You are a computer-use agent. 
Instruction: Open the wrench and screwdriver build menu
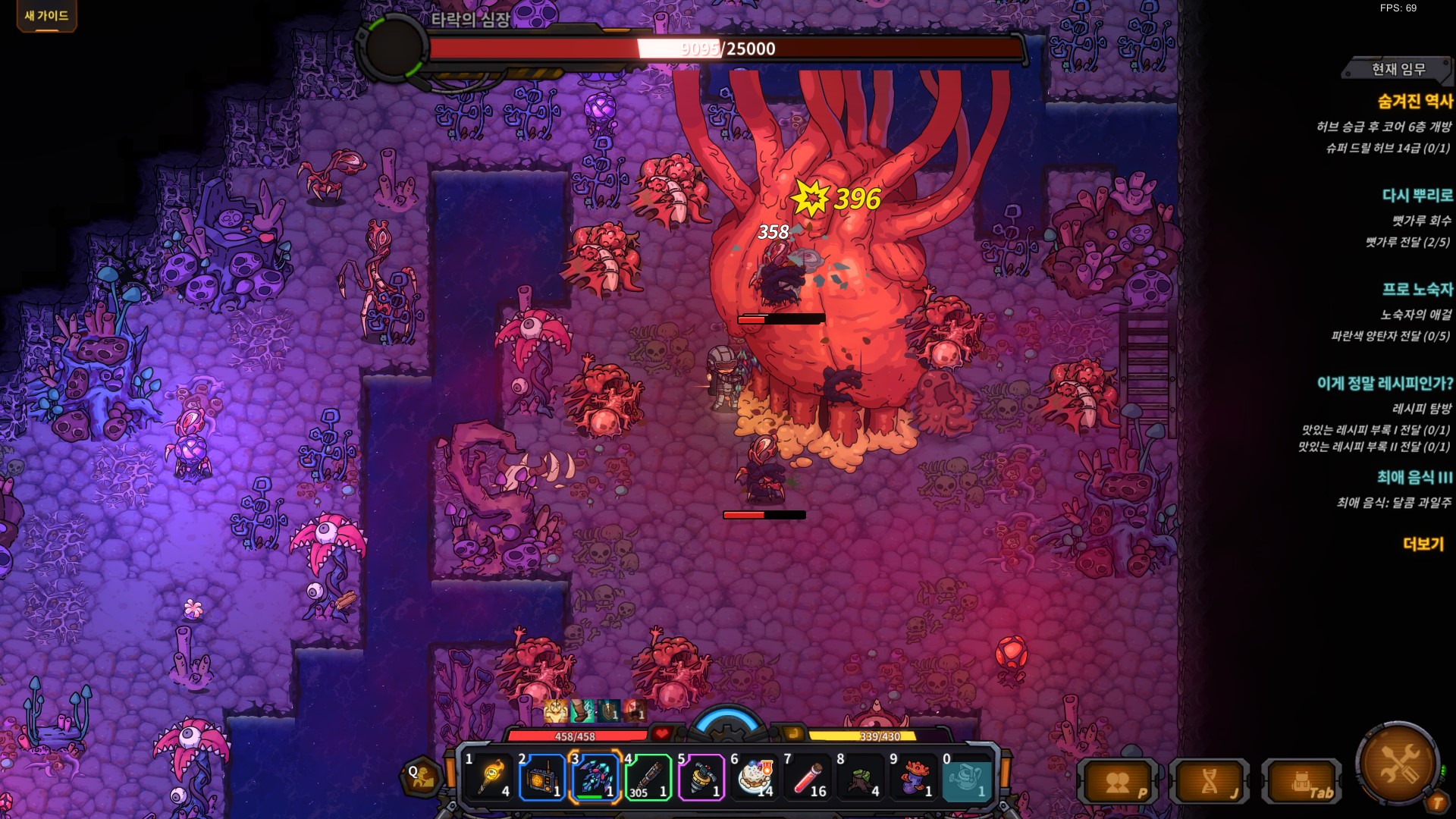pos(1398,764)
